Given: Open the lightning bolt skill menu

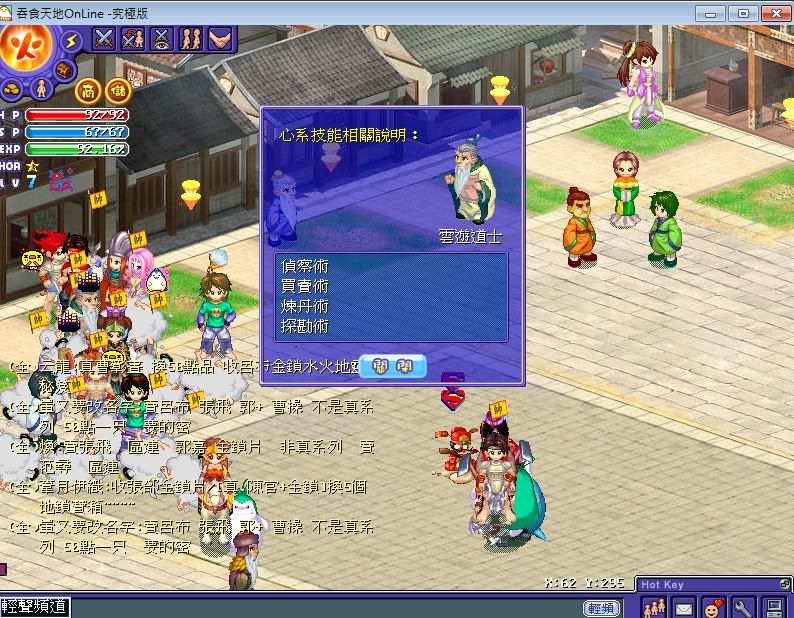Looking at the screenshot, I should 71,40.
